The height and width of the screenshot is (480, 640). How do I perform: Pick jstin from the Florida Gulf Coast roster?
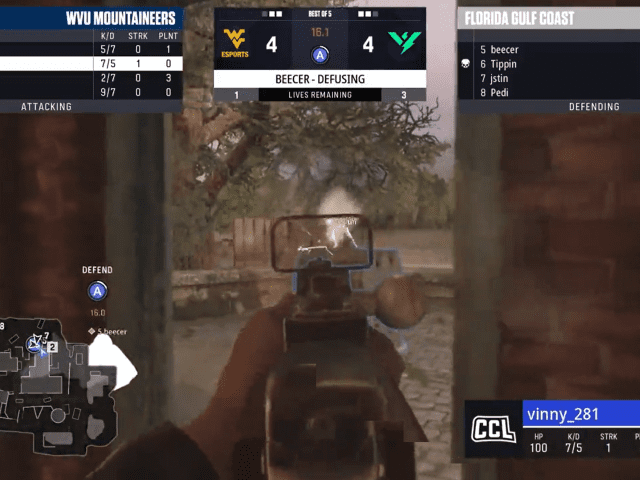pyautogui.click(x=502, y=78)
